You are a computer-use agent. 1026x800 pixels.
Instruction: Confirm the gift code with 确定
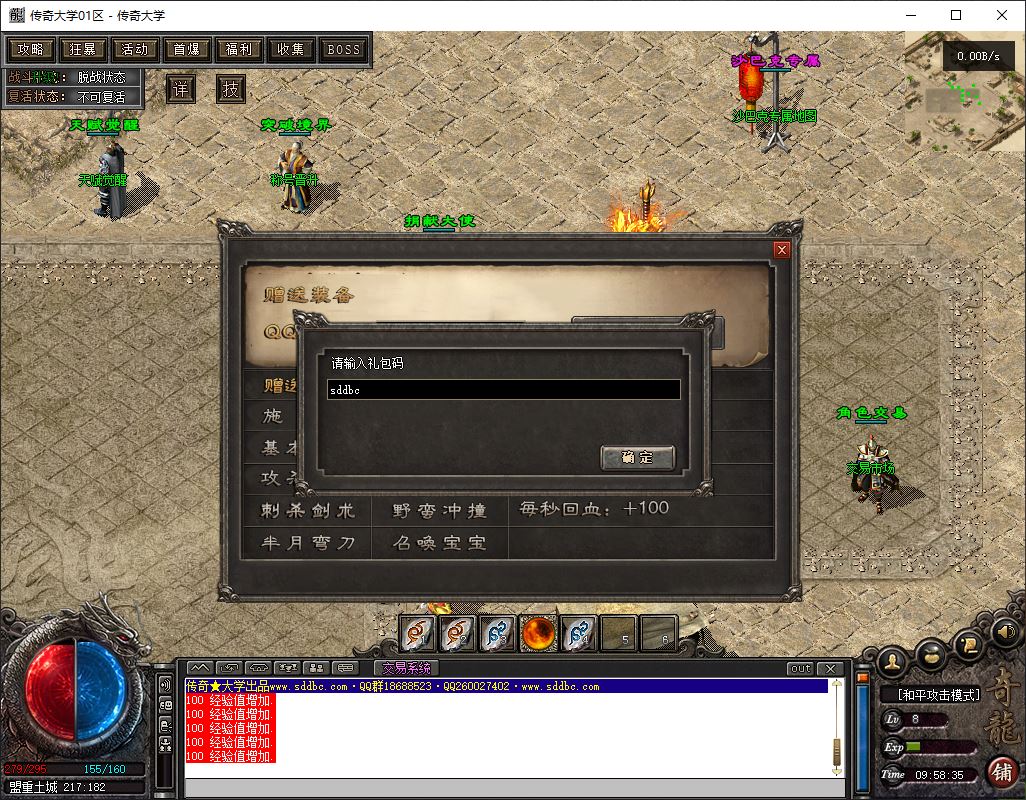(x=637, y=457)
